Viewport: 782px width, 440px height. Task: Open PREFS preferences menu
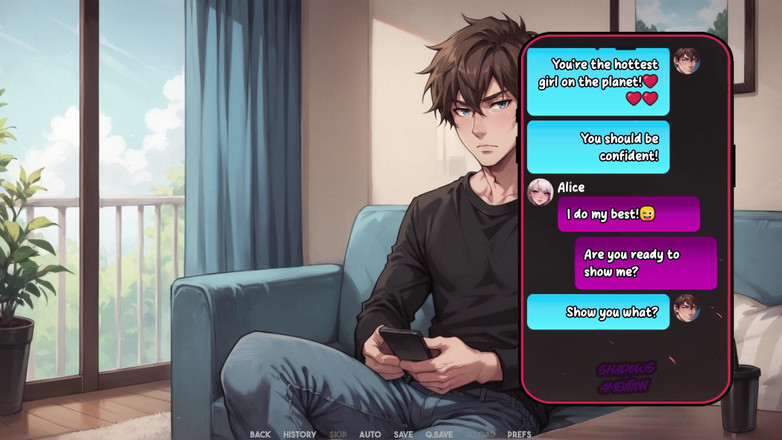519,434
